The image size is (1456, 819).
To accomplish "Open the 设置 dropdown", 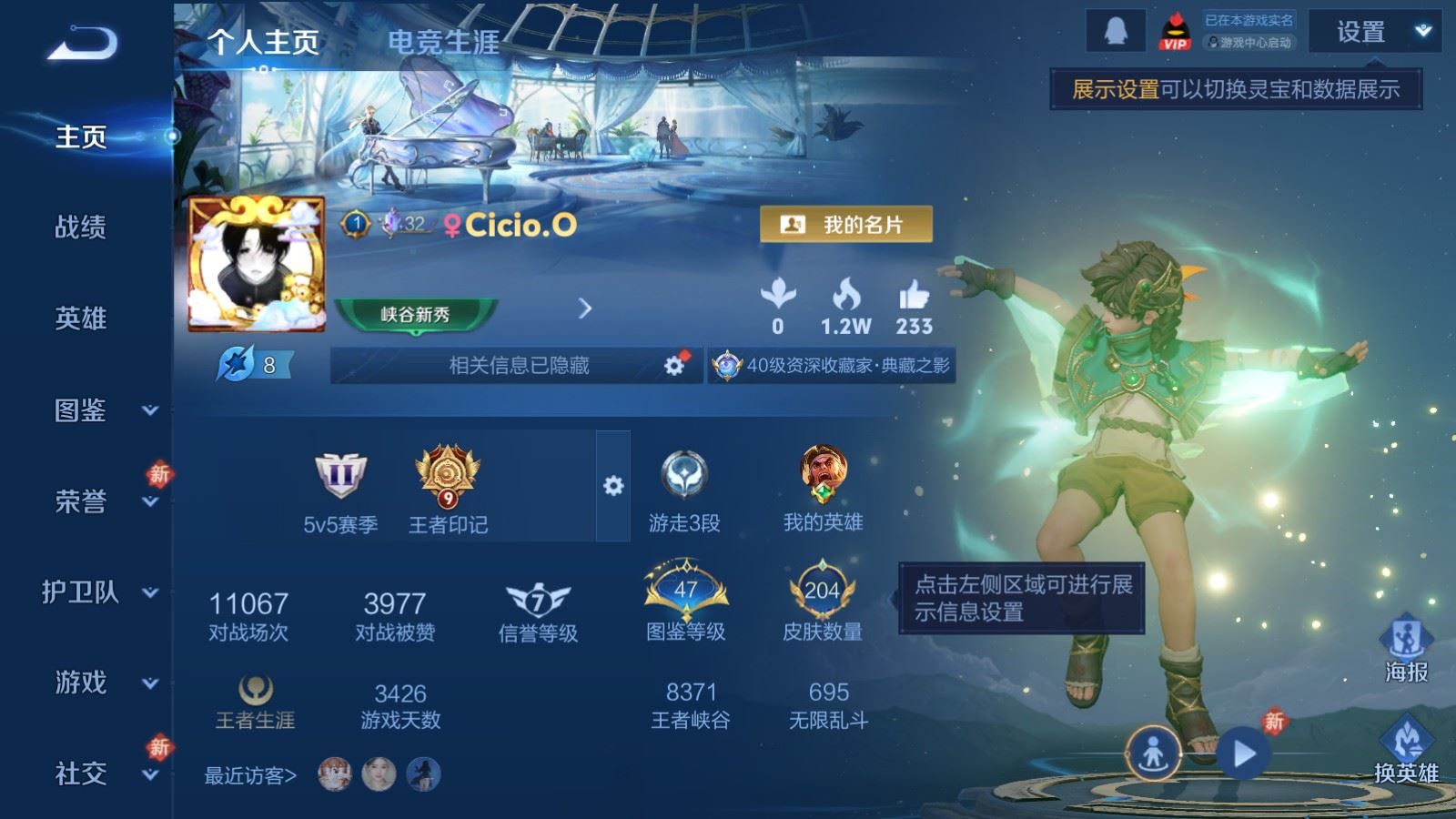I will coord(1372,32).
